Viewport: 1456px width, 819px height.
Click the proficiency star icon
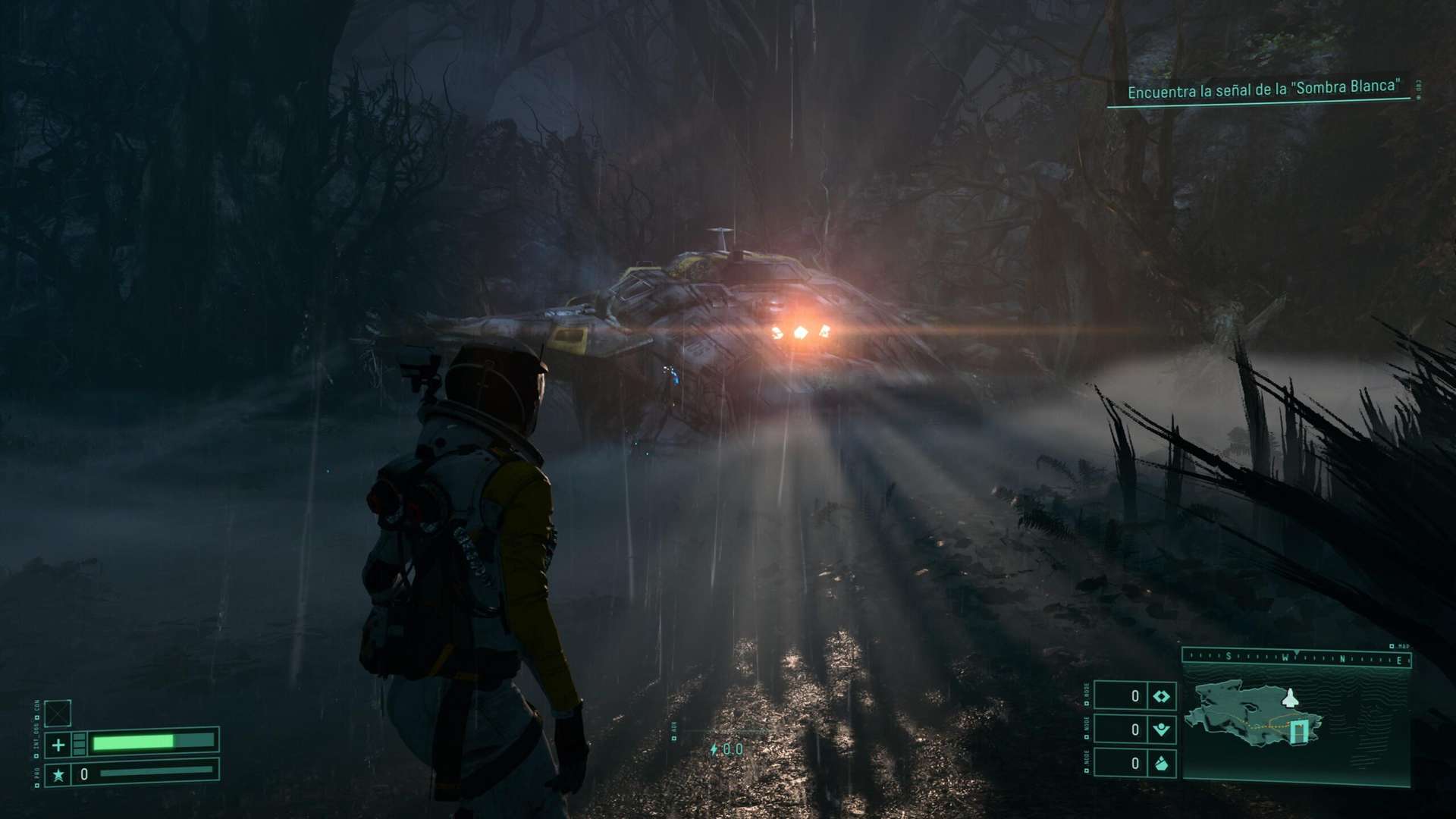tap(58, 774)
